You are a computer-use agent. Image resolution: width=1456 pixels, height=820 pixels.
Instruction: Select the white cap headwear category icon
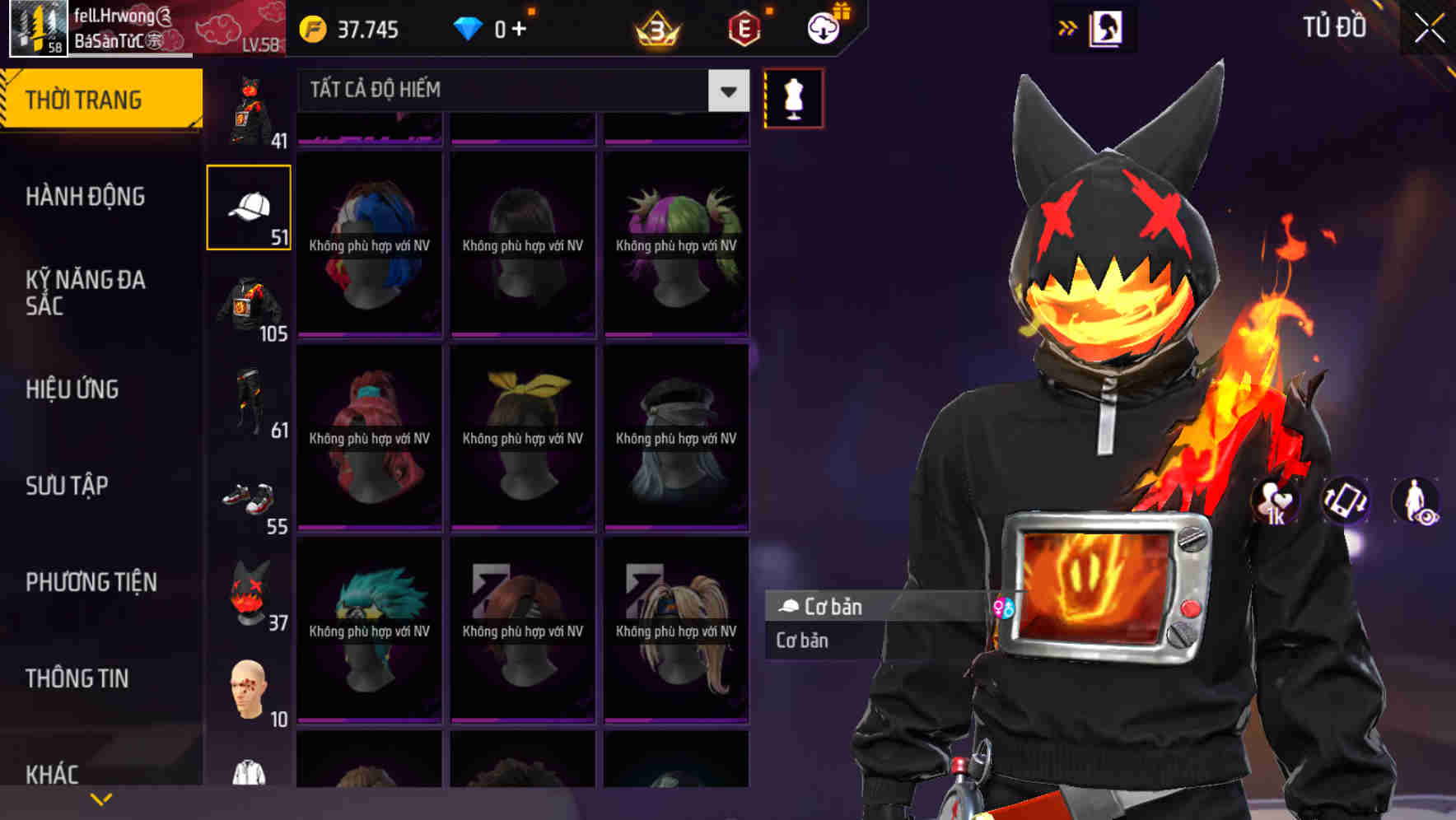pyautogui.click(x=248, y=206)
